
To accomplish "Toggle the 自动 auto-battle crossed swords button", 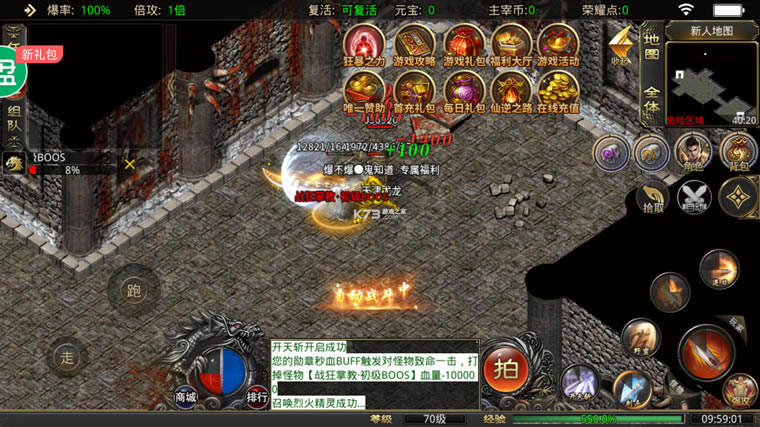I will click(x=695, y=195).
